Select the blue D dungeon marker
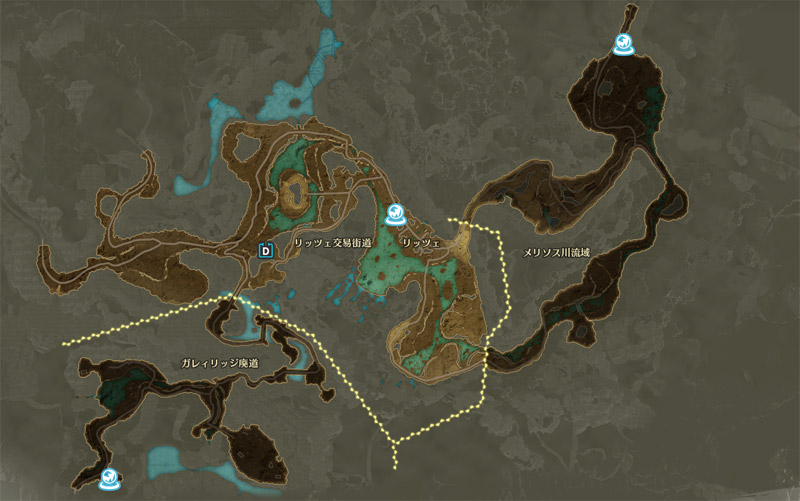The height and width of the screenshot is (501, 800). tap(265, 250)
